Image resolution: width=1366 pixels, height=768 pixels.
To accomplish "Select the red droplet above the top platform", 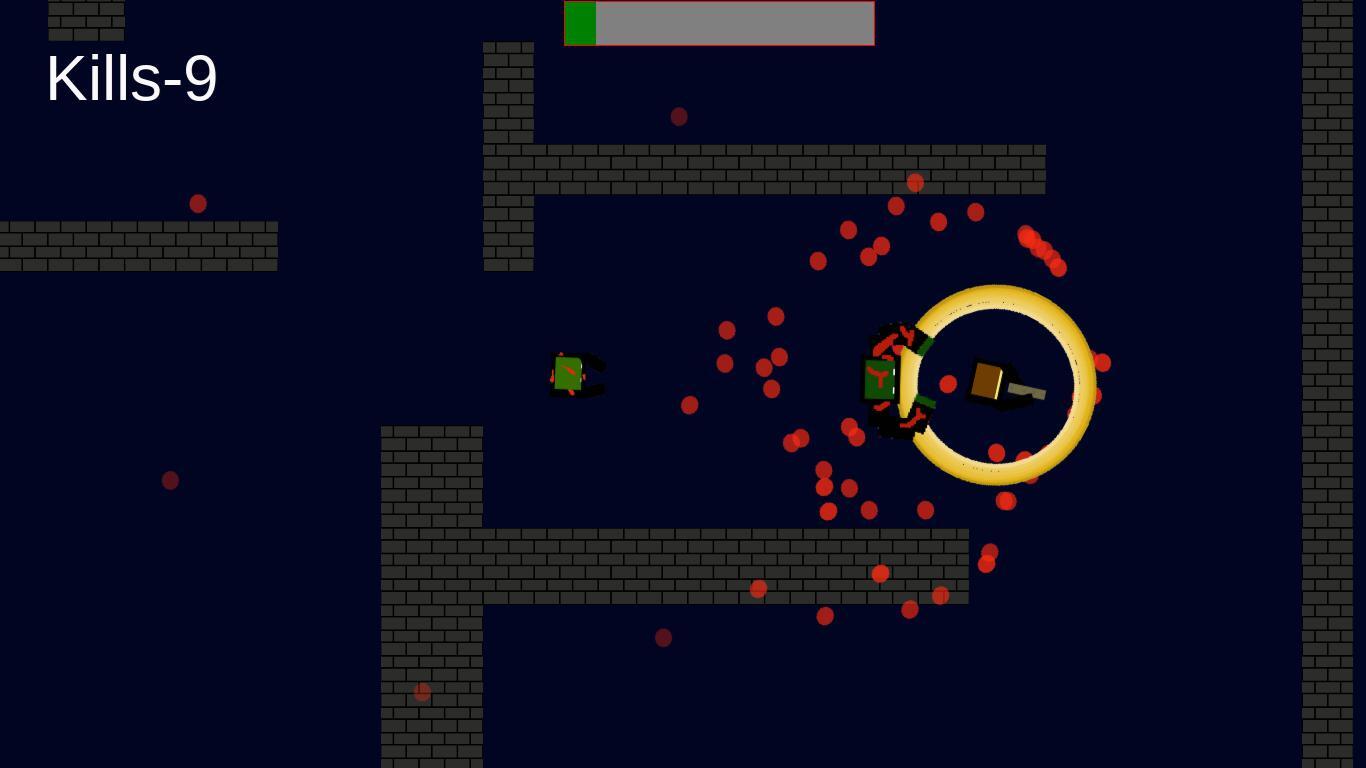I will coord(679,116).
